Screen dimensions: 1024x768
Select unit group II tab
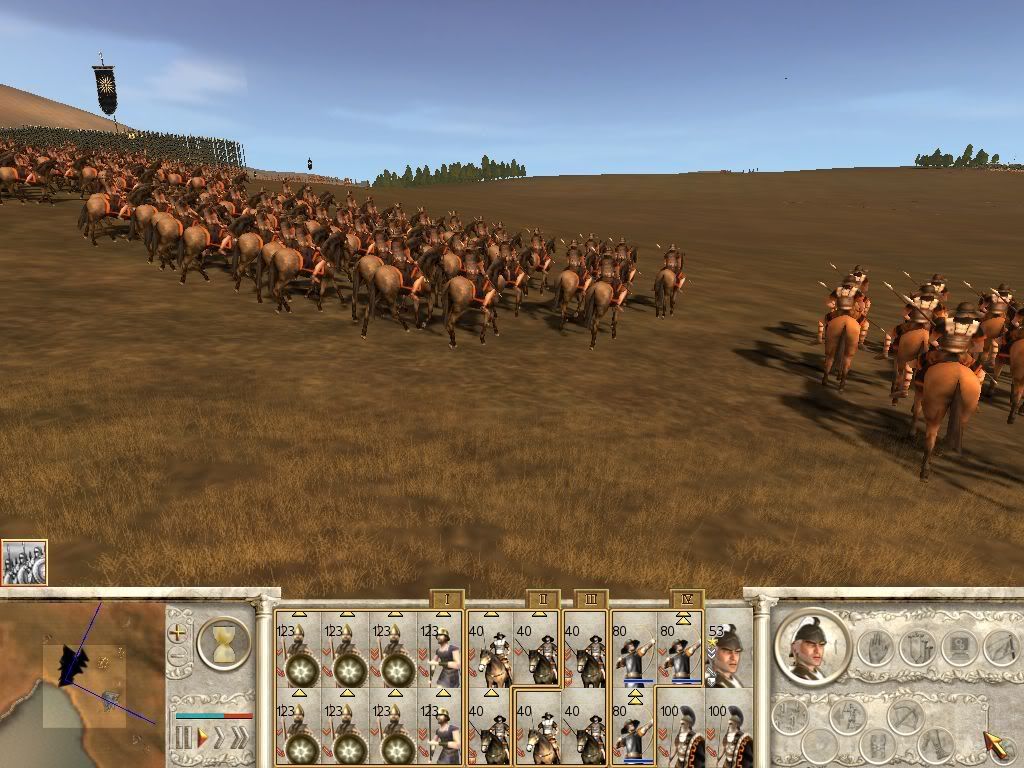pyautogui.click(x=542, y=600)
